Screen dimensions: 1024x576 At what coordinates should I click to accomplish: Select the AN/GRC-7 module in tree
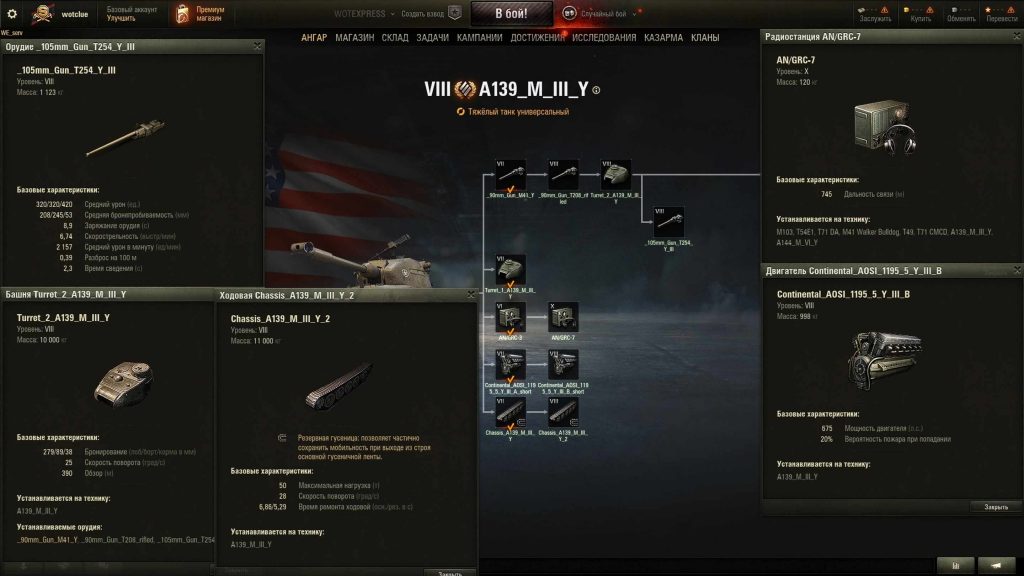(563, 318)
